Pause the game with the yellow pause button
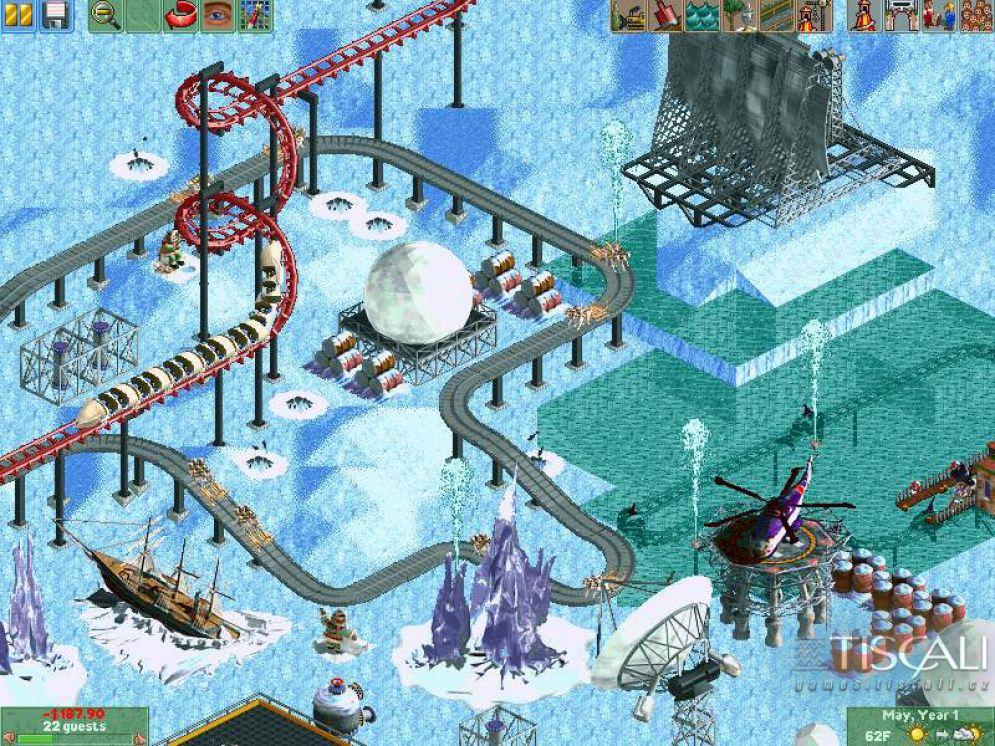 point(21,16)
